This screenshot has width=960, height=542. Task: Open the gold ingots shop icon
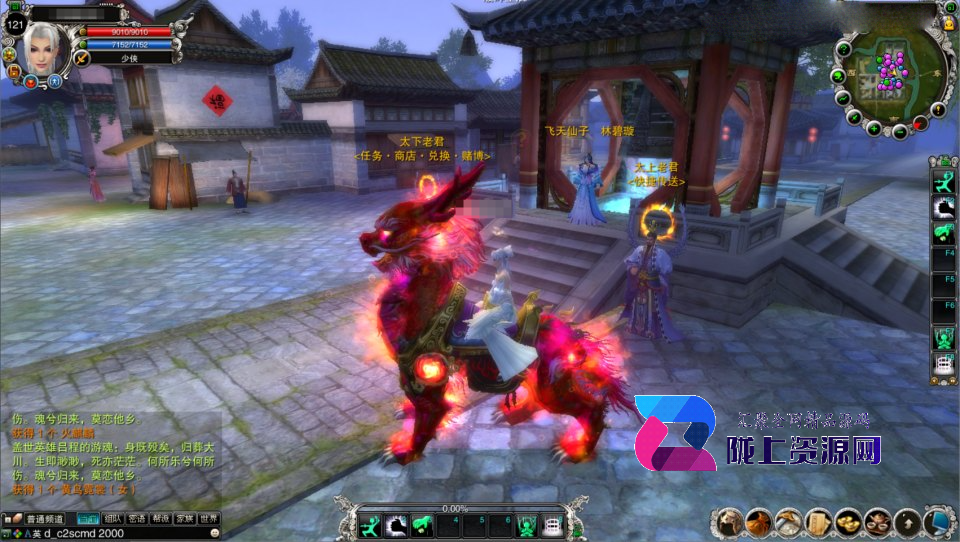point(849,522)
